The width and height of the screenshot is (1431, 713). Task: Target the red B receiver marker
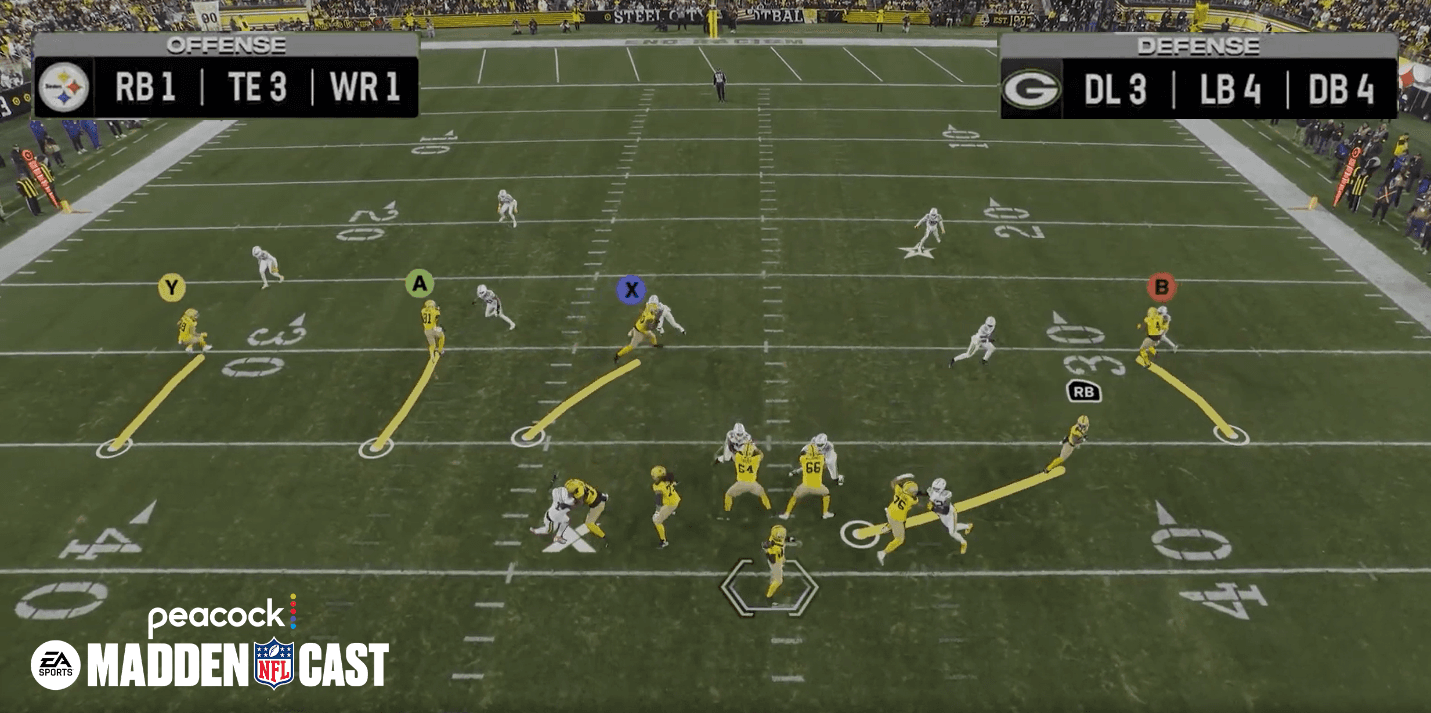(x=1161, y=288)
